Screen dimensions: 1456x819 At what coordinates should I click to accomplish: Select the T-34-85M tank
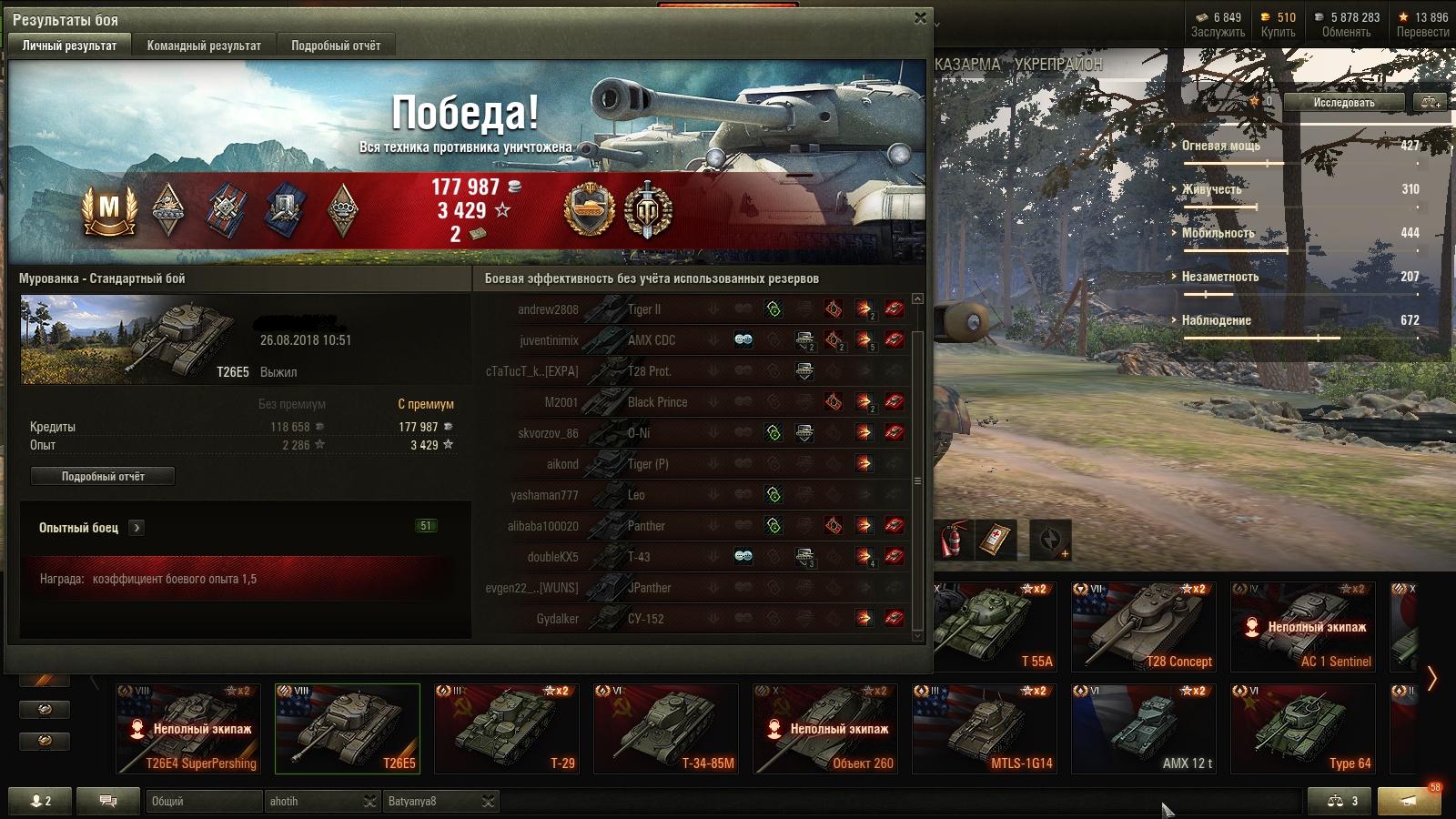click(x=666, y=728)
